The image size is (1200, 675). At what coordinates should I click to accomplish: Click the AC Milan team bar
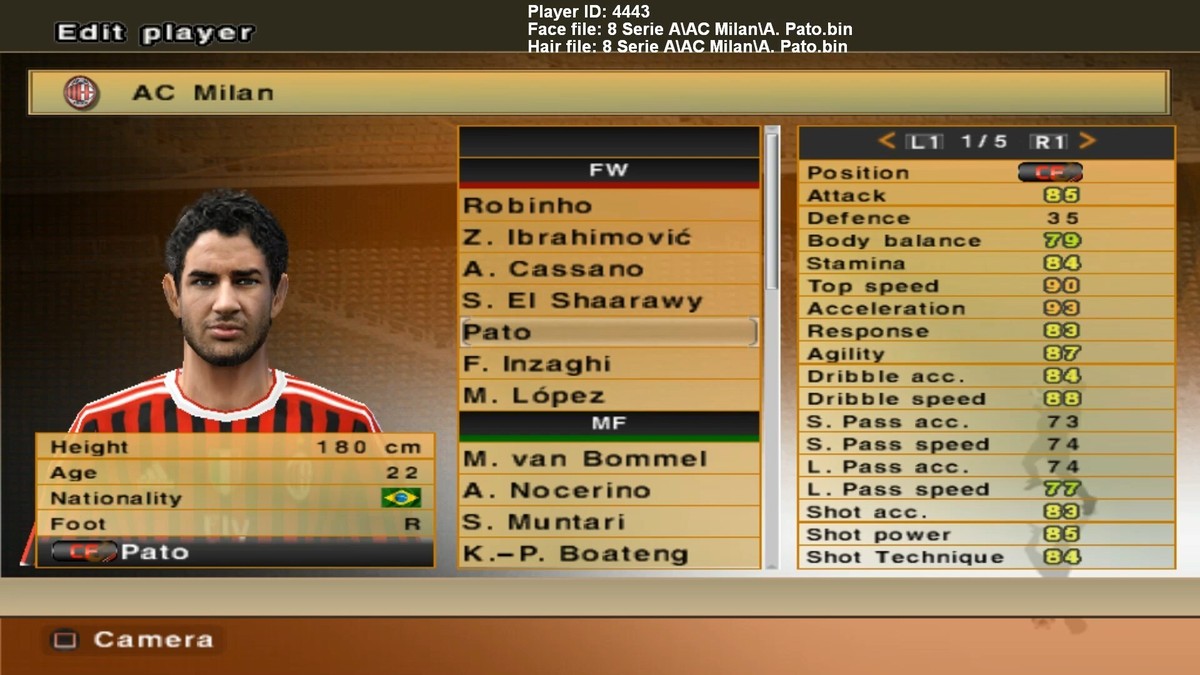[x=598, y=93]
